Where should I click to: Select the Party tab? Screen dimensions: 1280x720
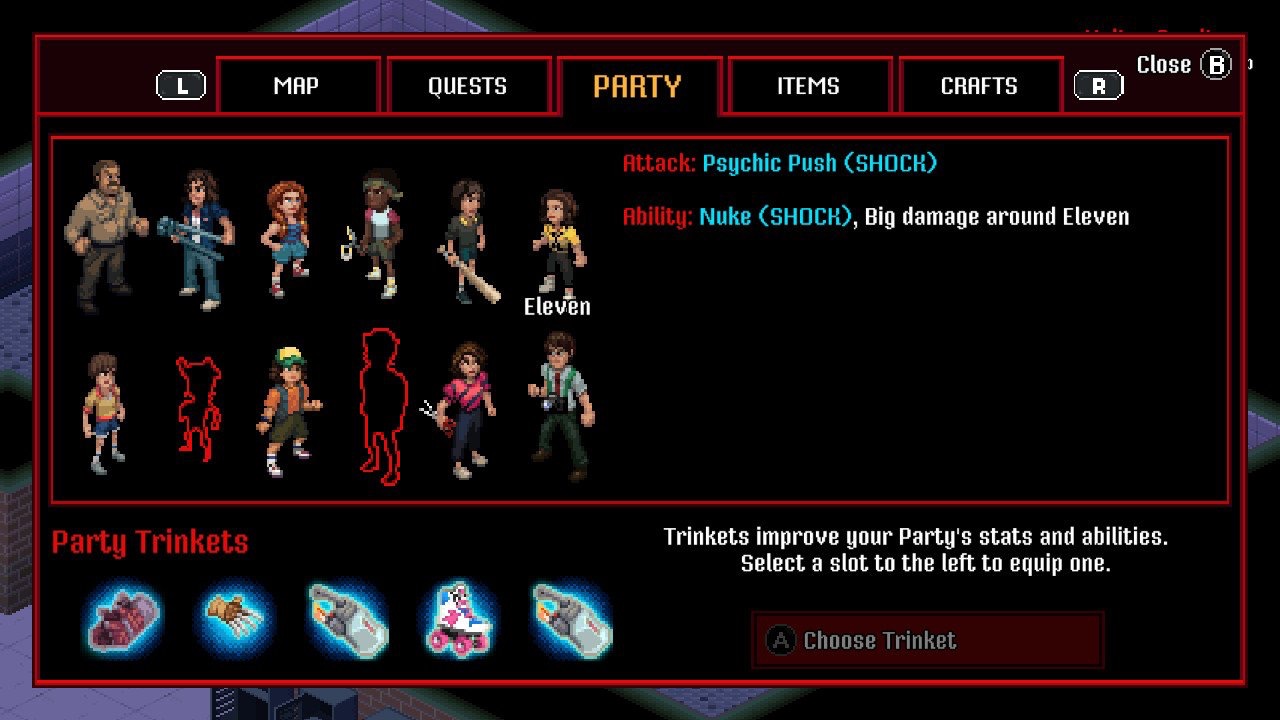click(x=637, y=86)
